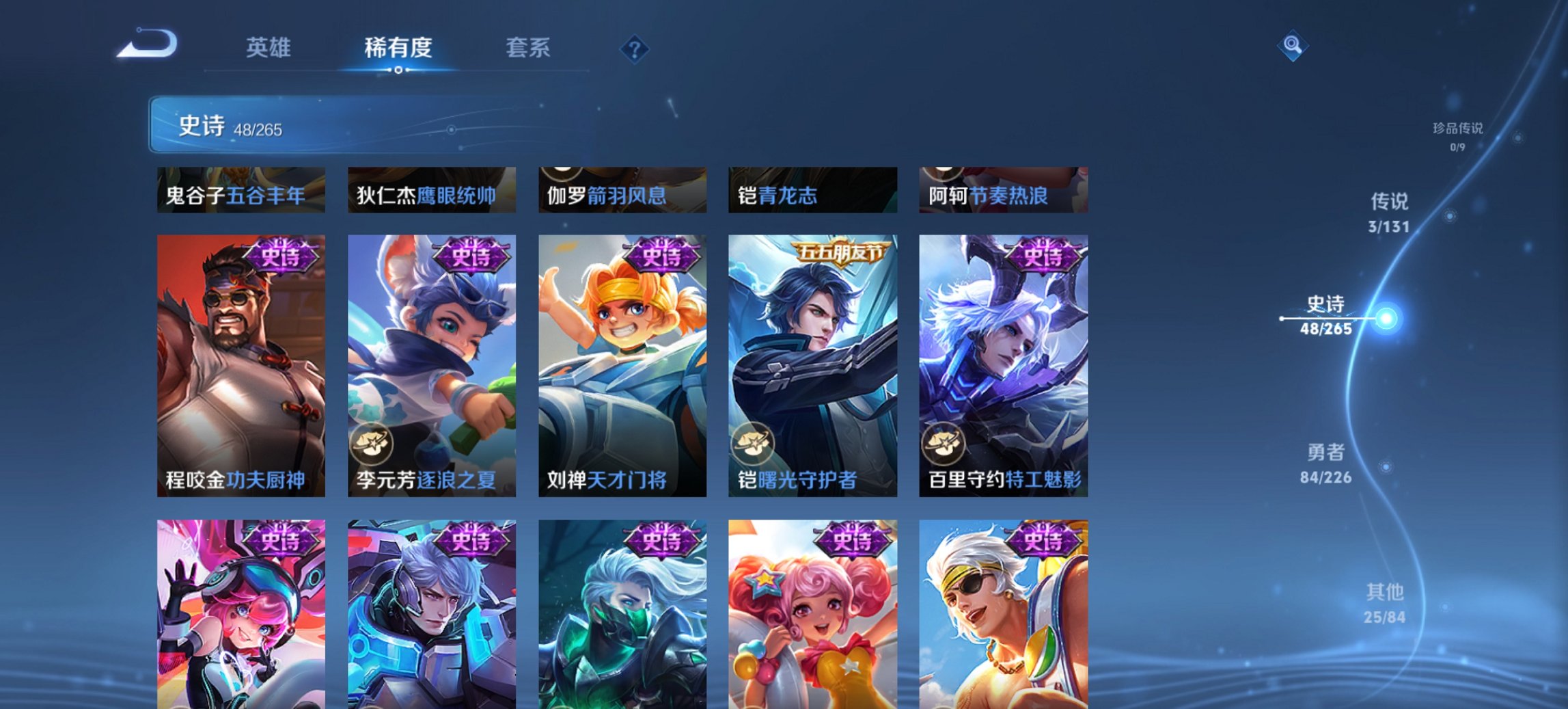
Task: Click the circular pose icon on 百里守约特工魅影 card
Action: 944,444
